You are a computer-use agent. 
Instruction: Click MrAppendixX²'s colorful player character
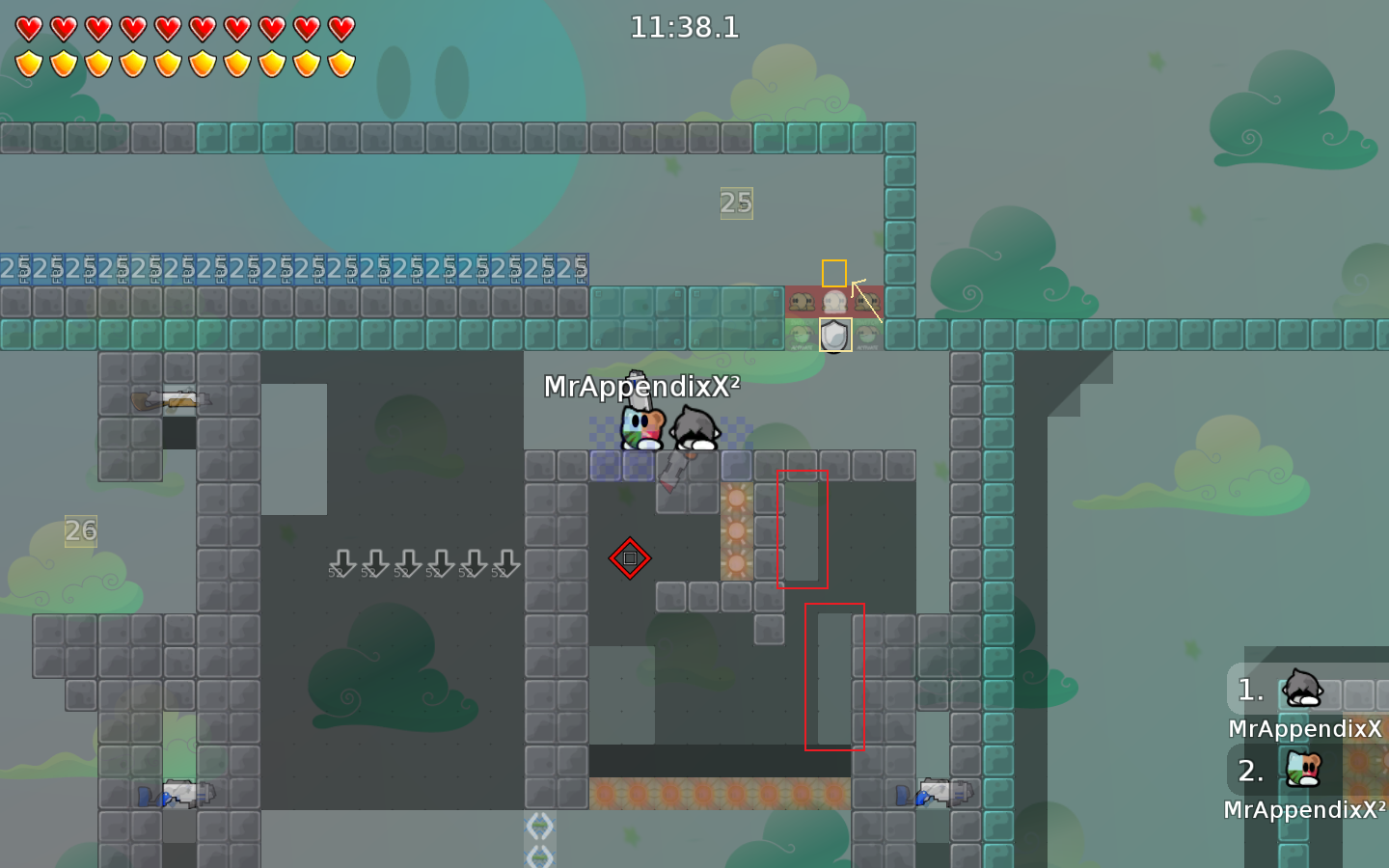pos(641,427)
